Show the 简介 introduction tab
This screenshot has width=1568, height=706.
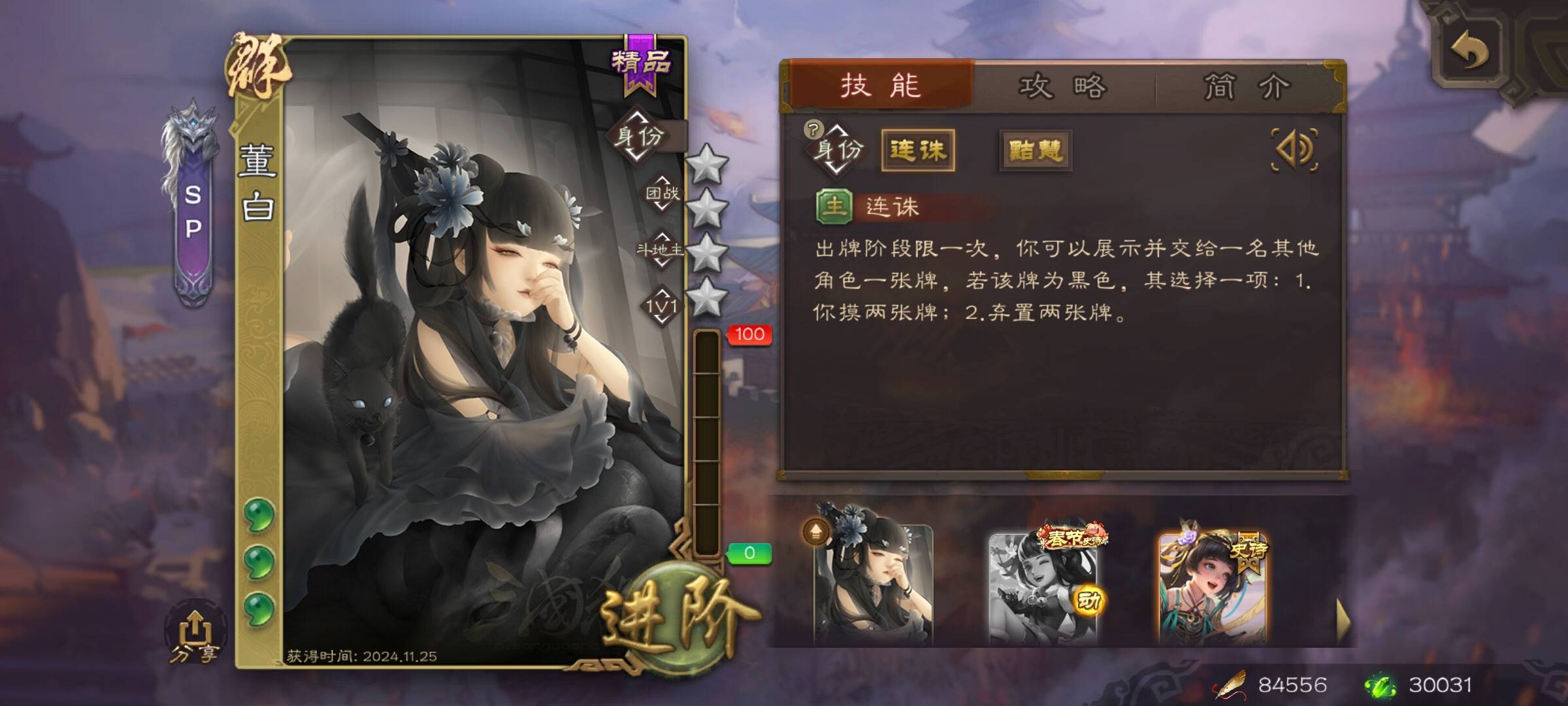1247,87
